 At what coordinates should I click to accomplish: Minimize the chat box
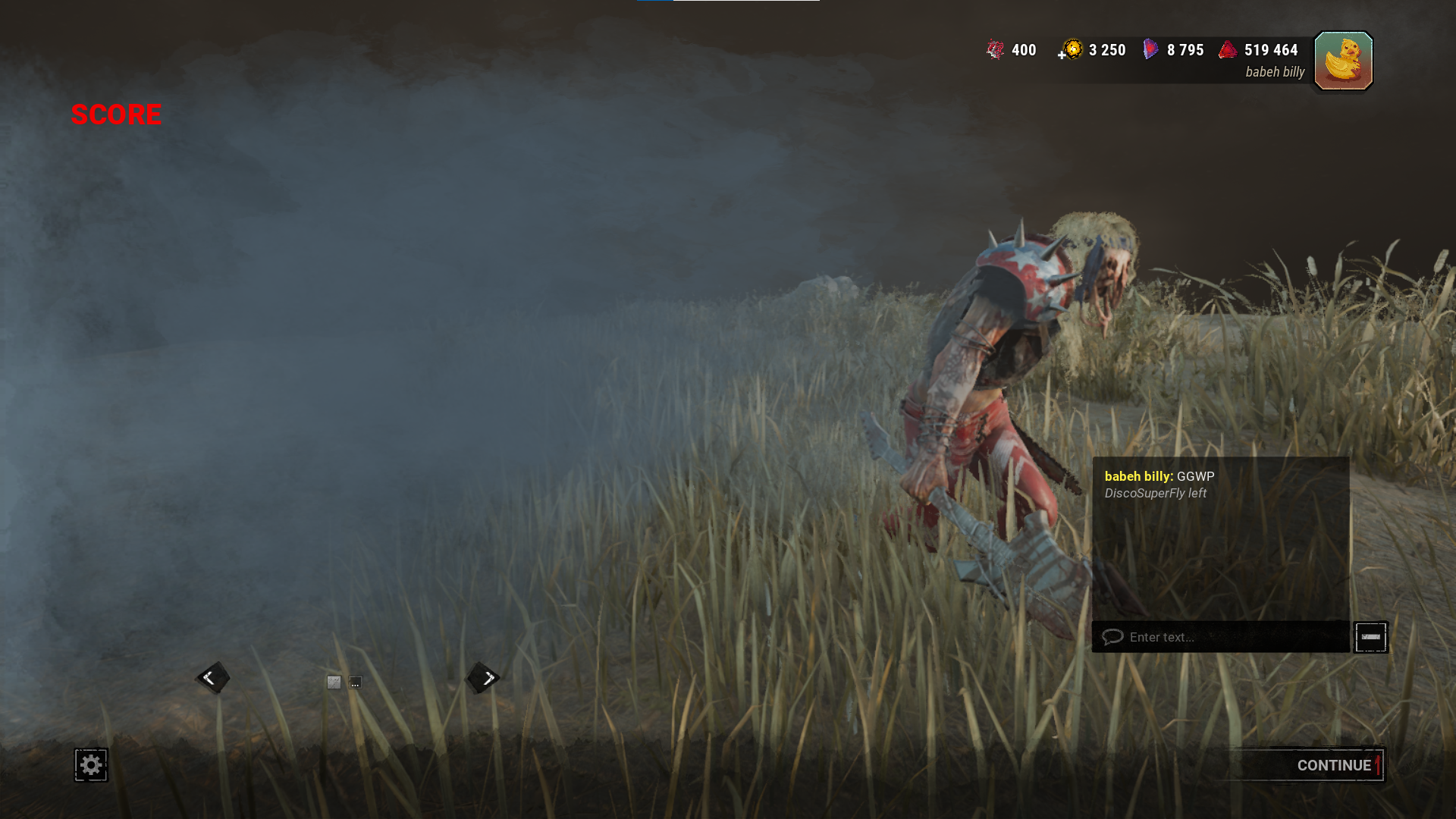pos(1370,637)
